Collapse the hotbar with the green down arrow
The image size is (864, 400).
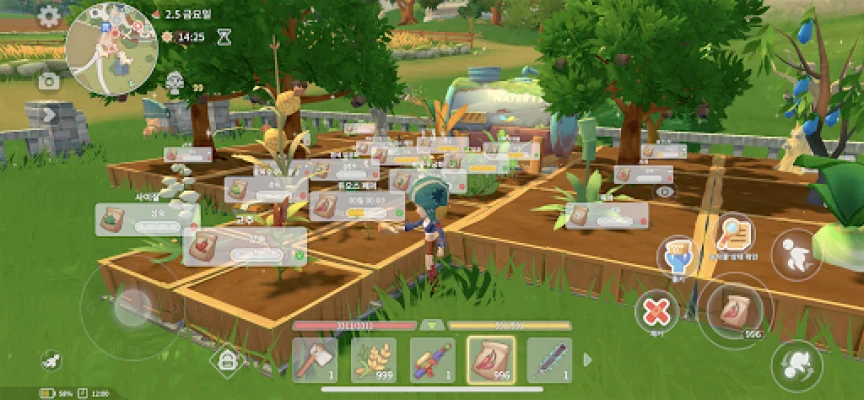pos(432,325)
